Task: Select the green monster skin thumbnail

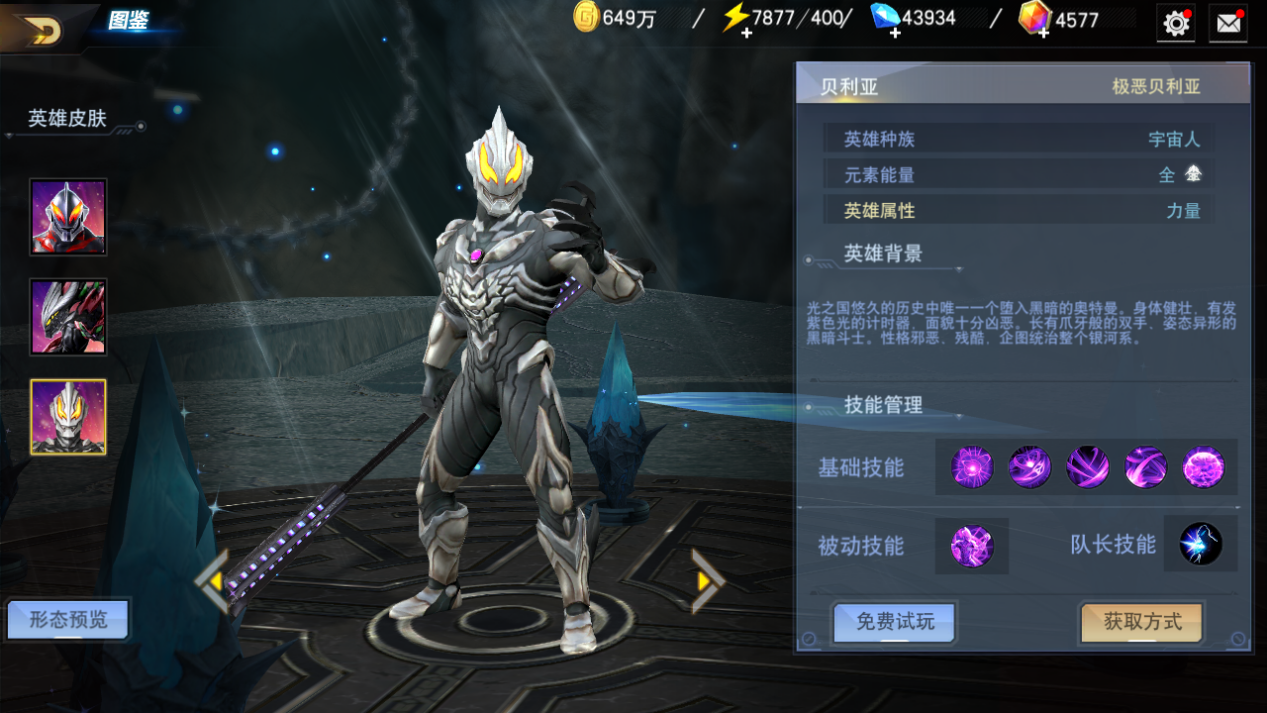Action: pos(68,317)
